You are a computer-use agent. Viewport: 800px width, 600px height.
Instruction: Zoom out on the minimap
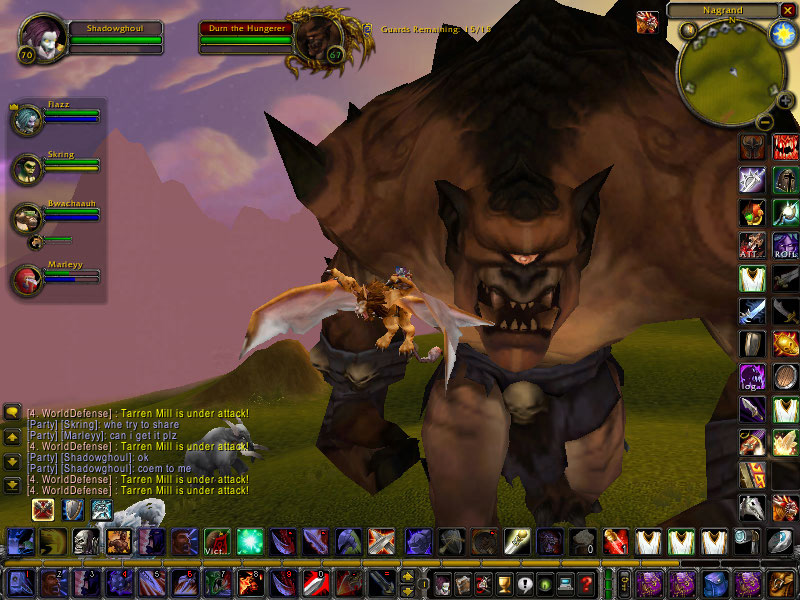click(764, 122)
